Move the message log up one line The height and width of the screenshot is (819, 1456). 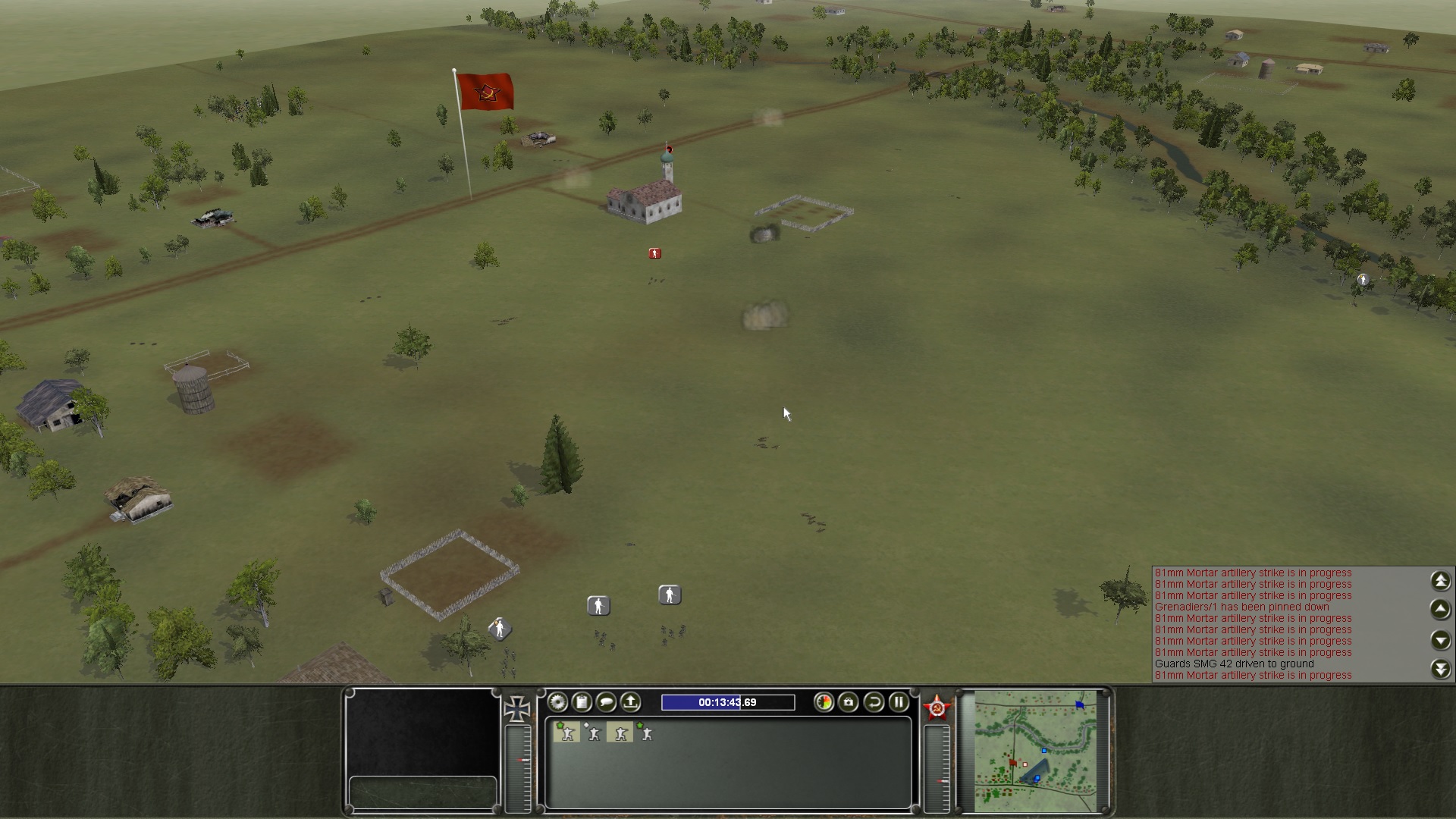point(1441,609)
